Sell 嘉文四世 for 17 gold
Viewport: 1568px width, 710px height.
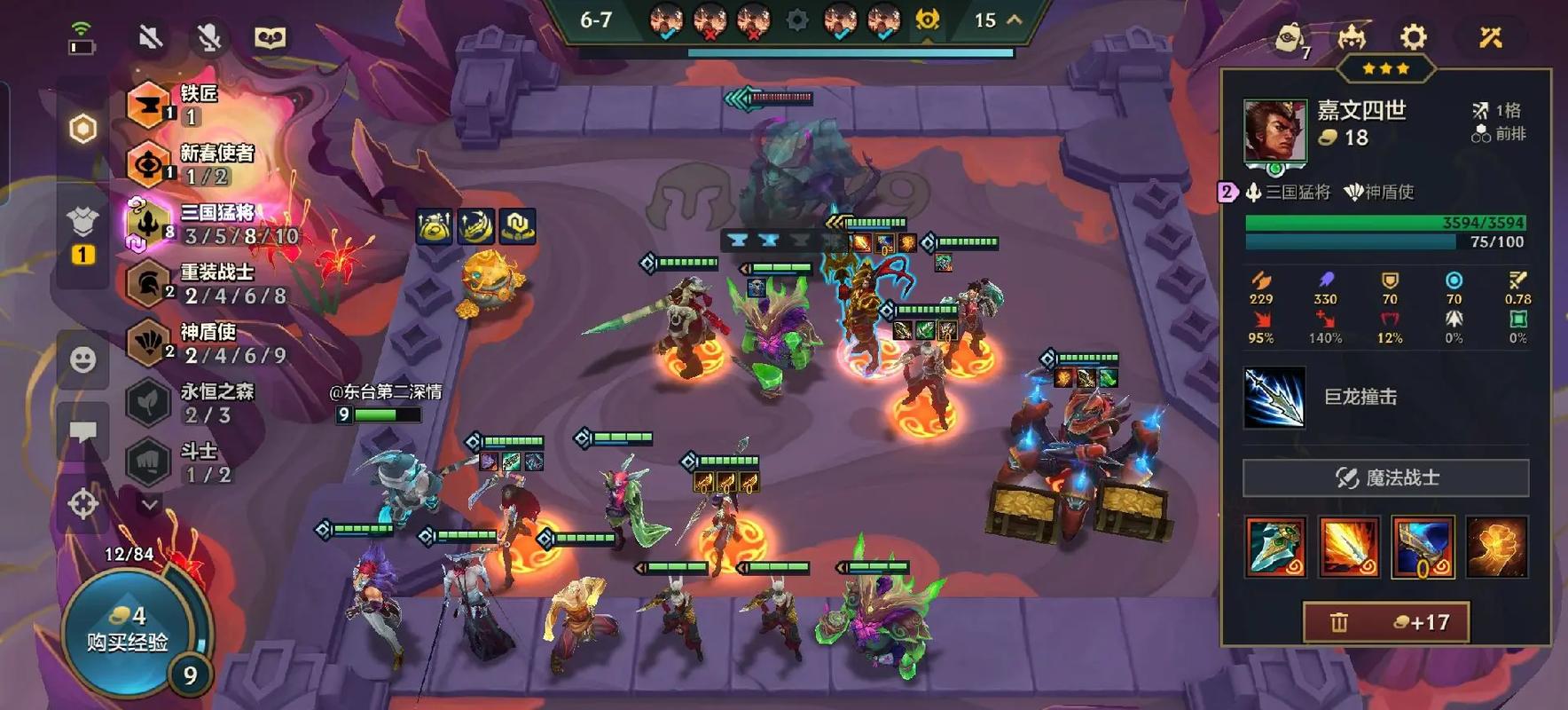[x=1385, y=622]
